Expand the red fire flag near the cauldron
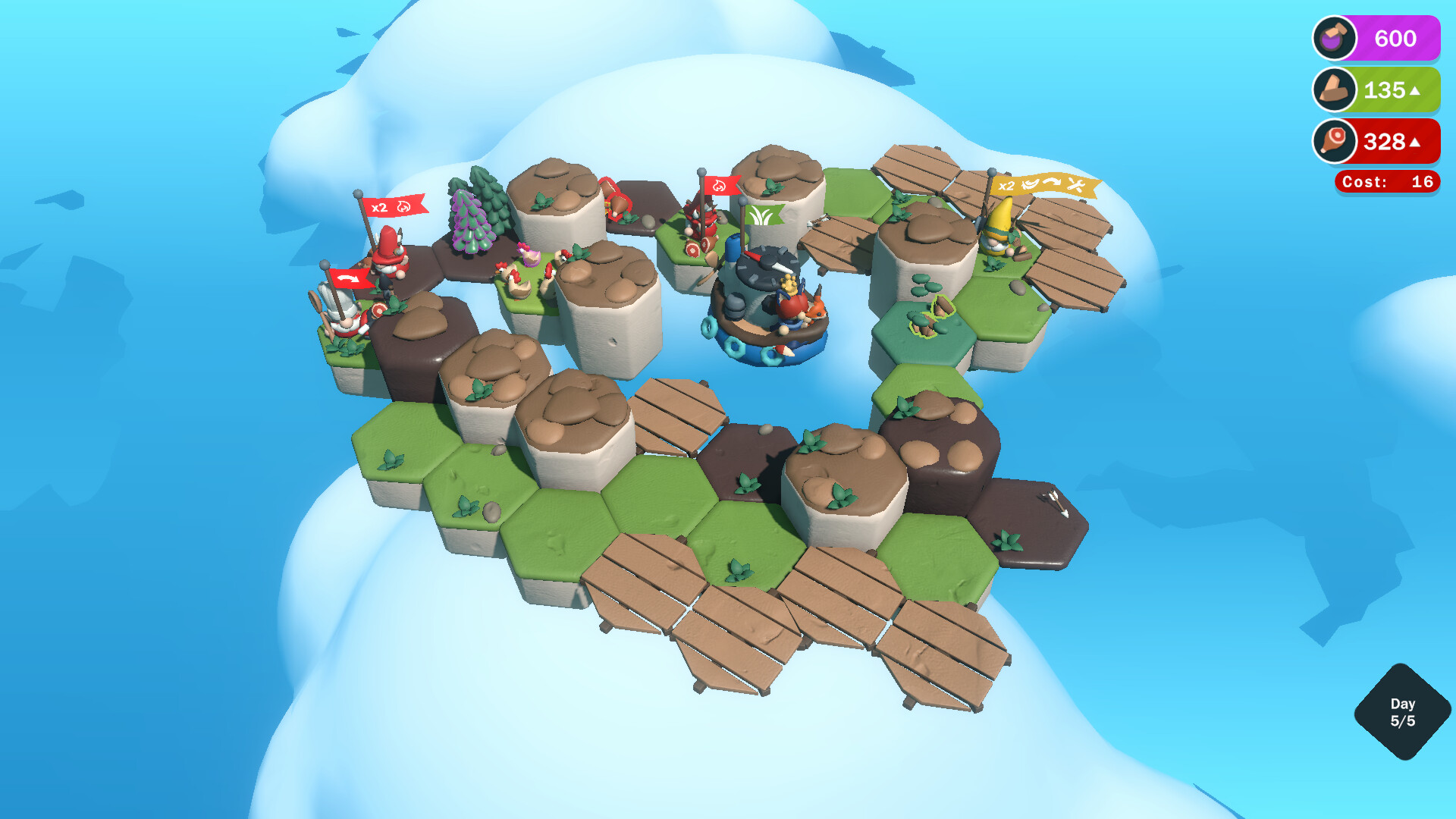Image resolution: width=1456 pixels, height=819 pixels. pyautogui.click(x=720, y=186)
